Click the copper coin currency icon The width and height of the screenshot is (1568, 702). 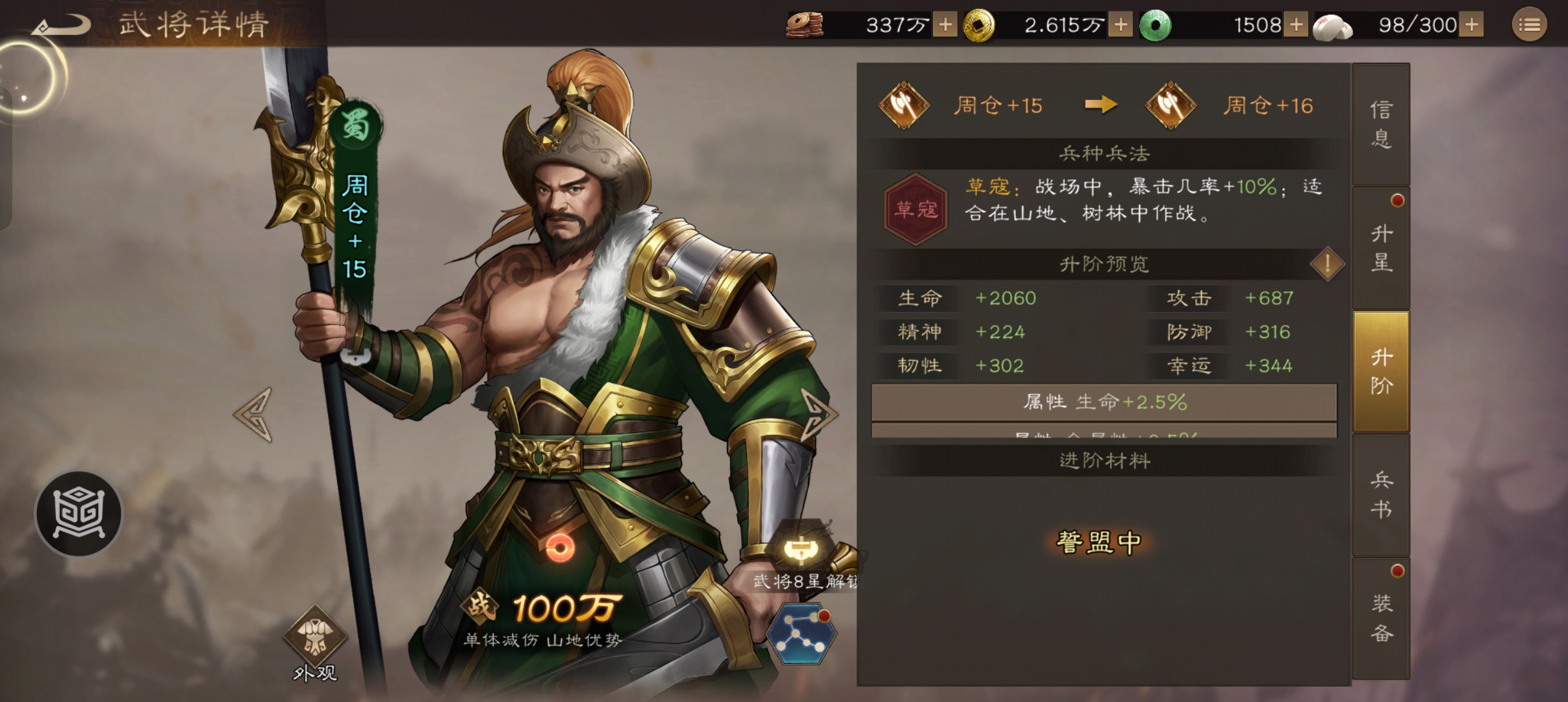805,24
